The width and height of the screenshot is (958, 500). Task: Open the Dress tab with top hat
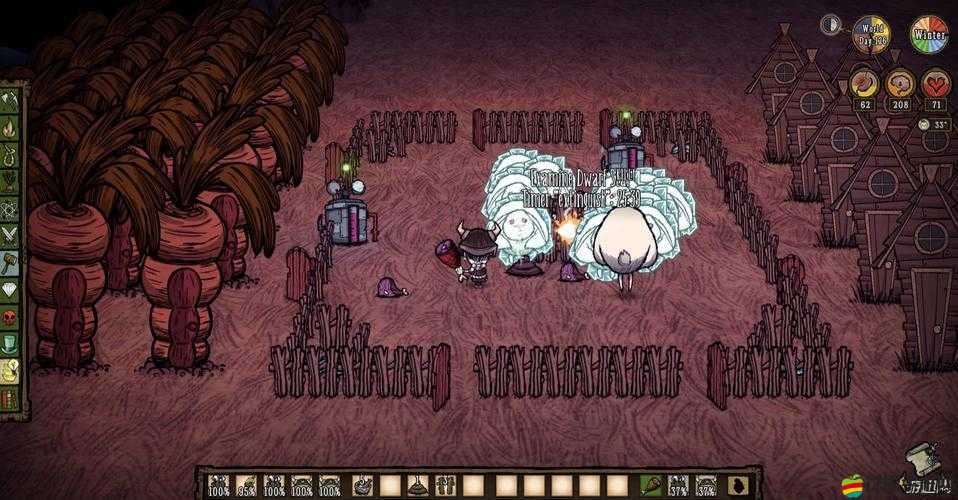click(x=11, y=343)
